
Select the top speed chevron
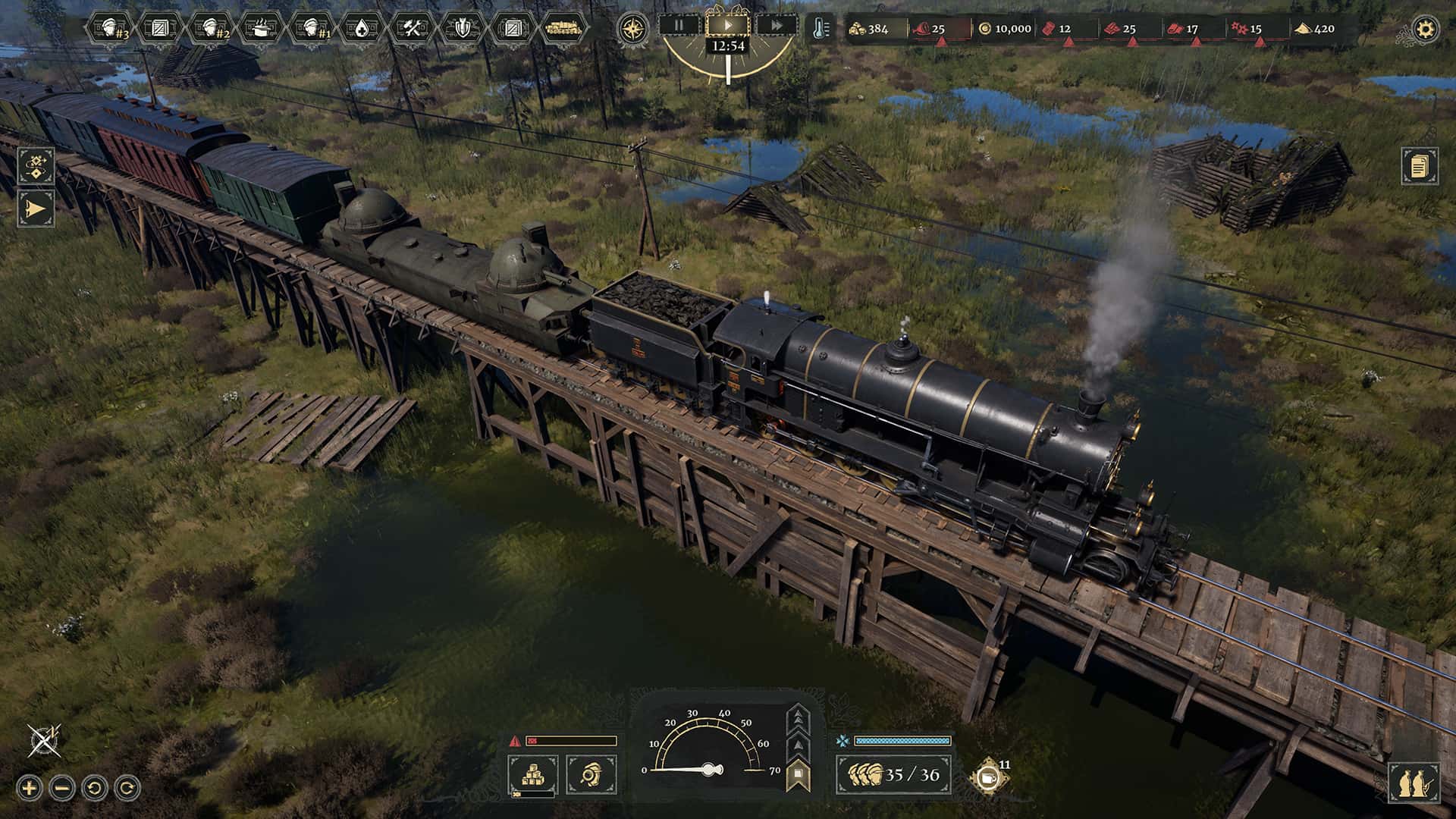(799, 717)
